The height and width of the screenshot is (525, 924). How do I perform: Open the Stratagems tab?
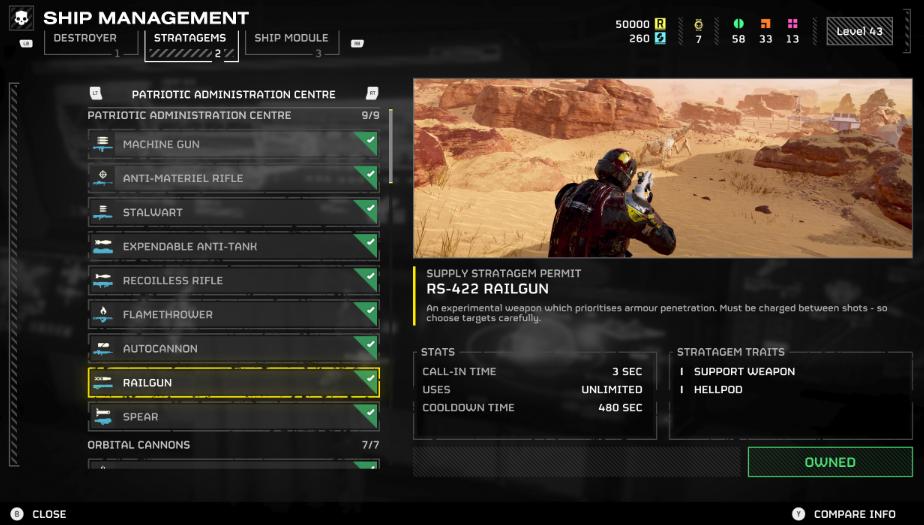pyautogui.click(x=190, y=40)
